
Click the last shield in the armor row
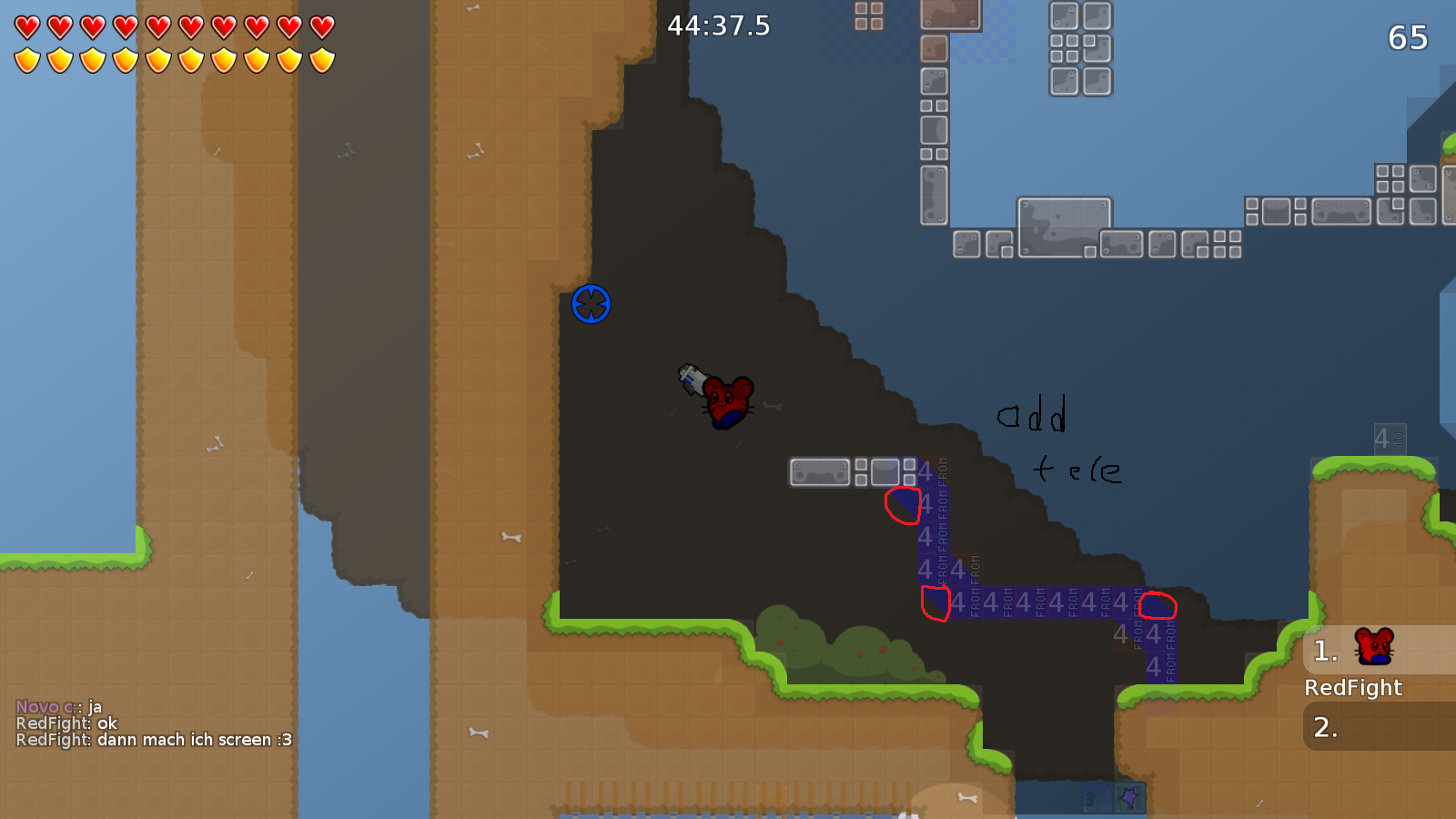320,58
